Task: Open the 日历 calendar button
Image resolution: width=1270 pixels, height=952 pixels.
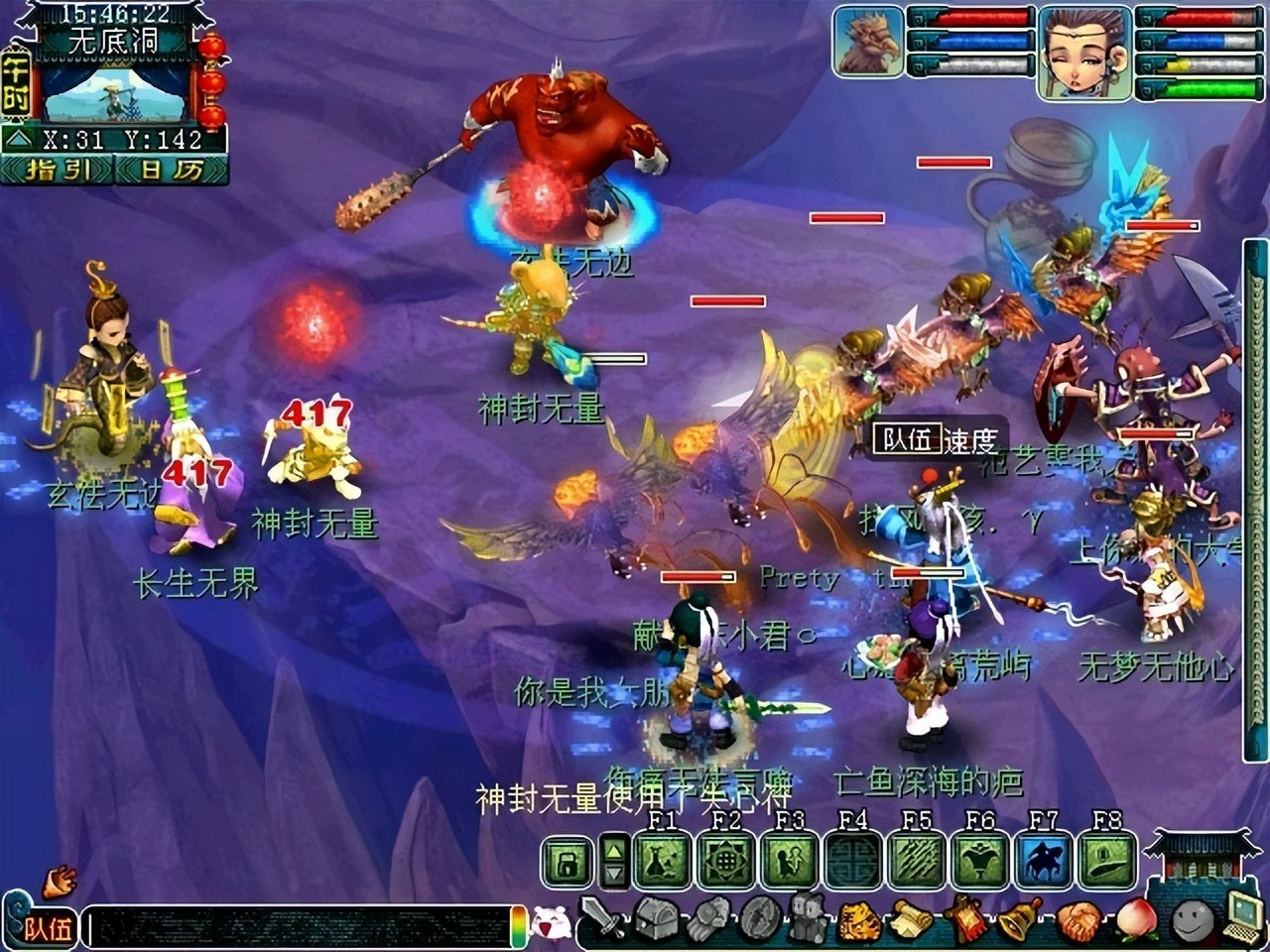Action: [171, 169]
